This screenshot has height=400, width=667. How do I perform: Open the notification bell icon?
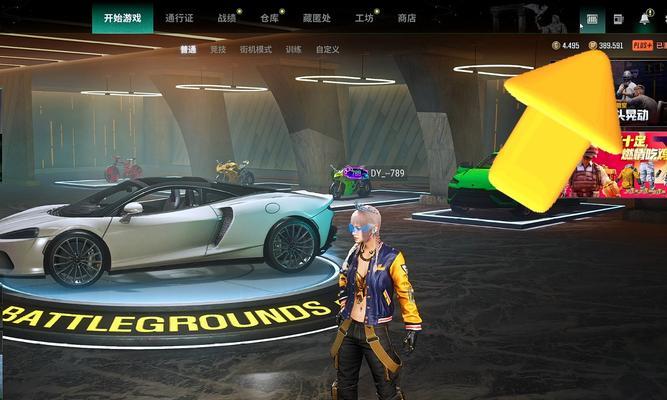coord(645,19)
